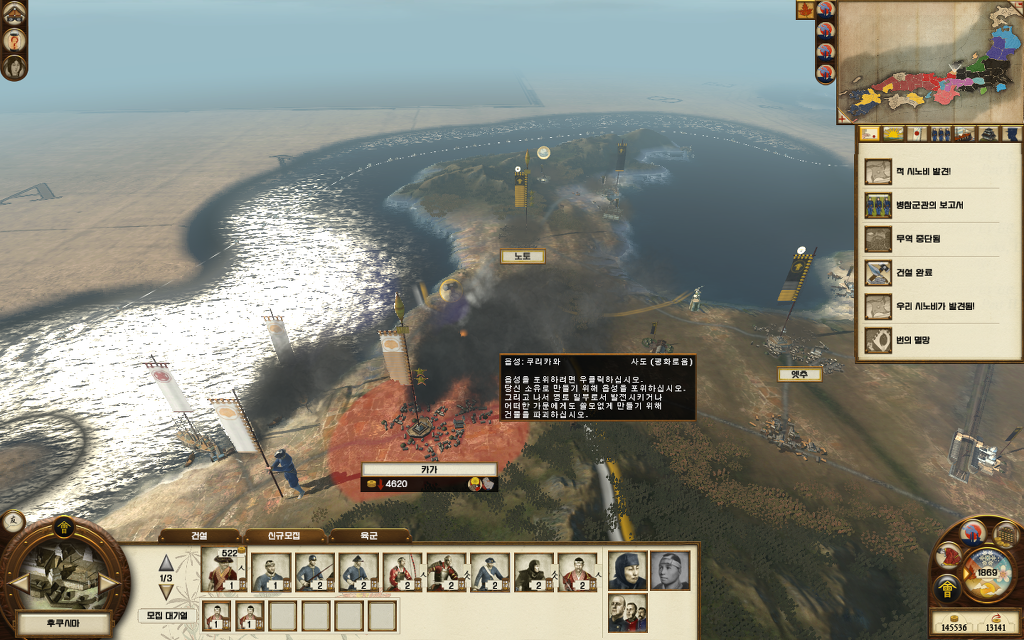
Task: Open the 건설 construction tab
Action: click(x=199, y=536)
